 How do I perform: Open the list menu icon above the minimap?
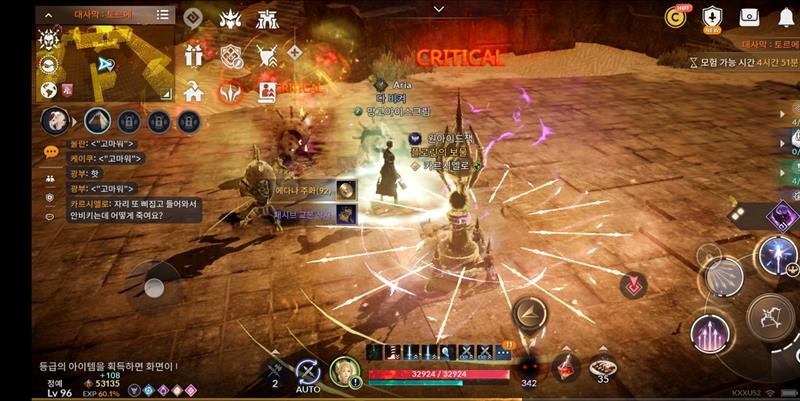point(164,15)
